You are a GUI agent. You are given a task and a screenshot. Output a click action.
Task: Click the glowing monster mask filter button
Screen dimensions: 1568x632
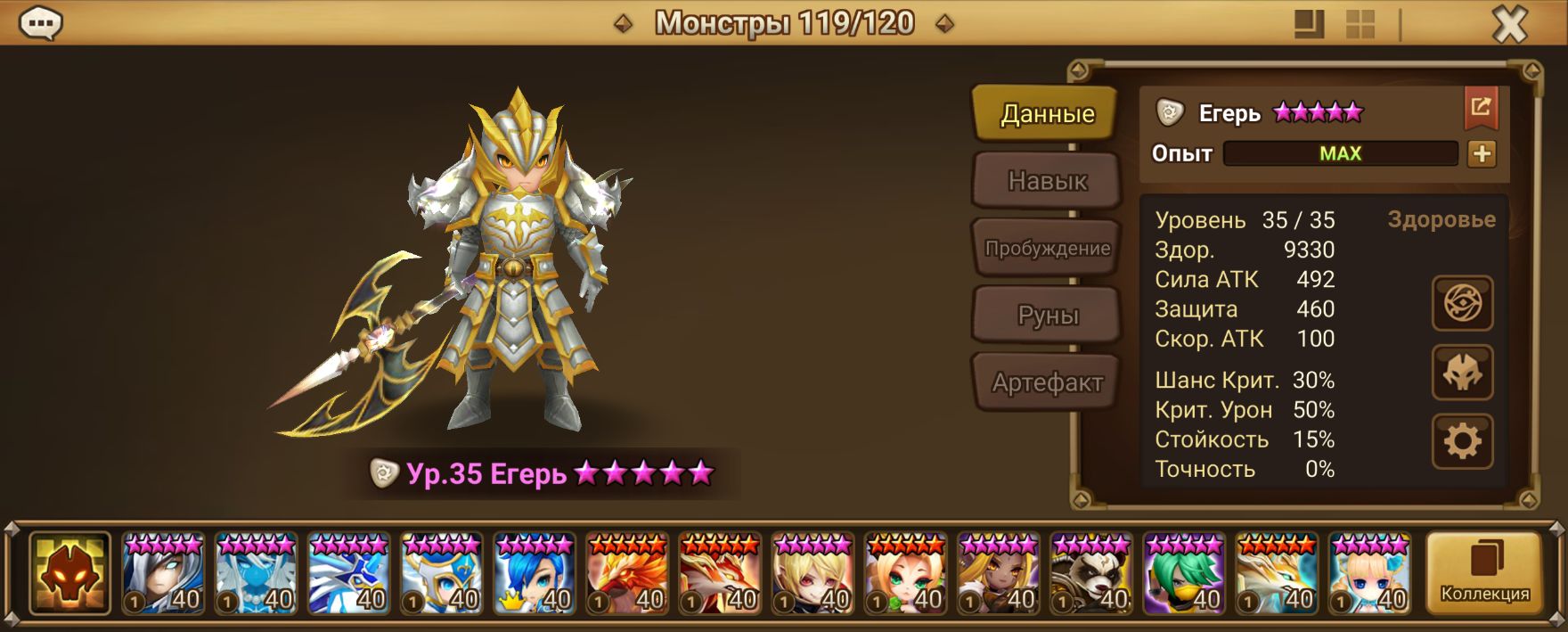tap(69, 574)
